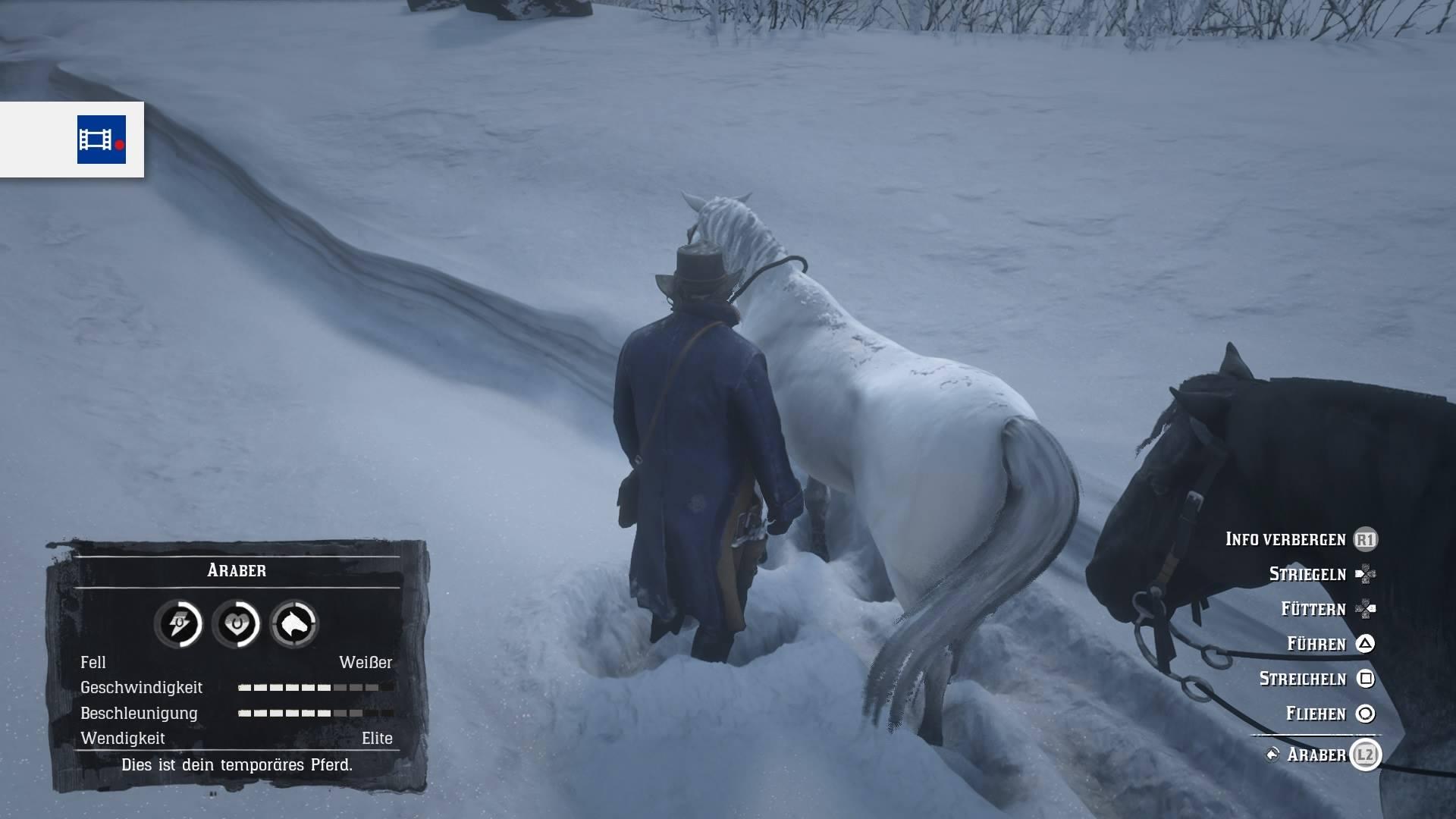Choose the Fliehen option
Image resolution: width=1456 pixels, height=819 pixels.
click(x=1315, y=714)
